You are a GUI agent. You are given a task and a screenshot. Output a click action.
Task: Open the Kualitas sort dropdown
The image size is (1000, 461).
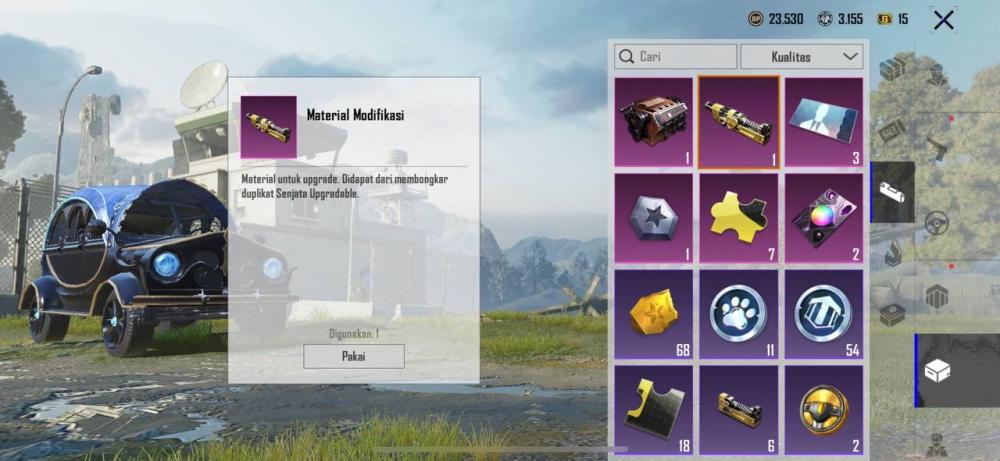(x=802, y=56)
